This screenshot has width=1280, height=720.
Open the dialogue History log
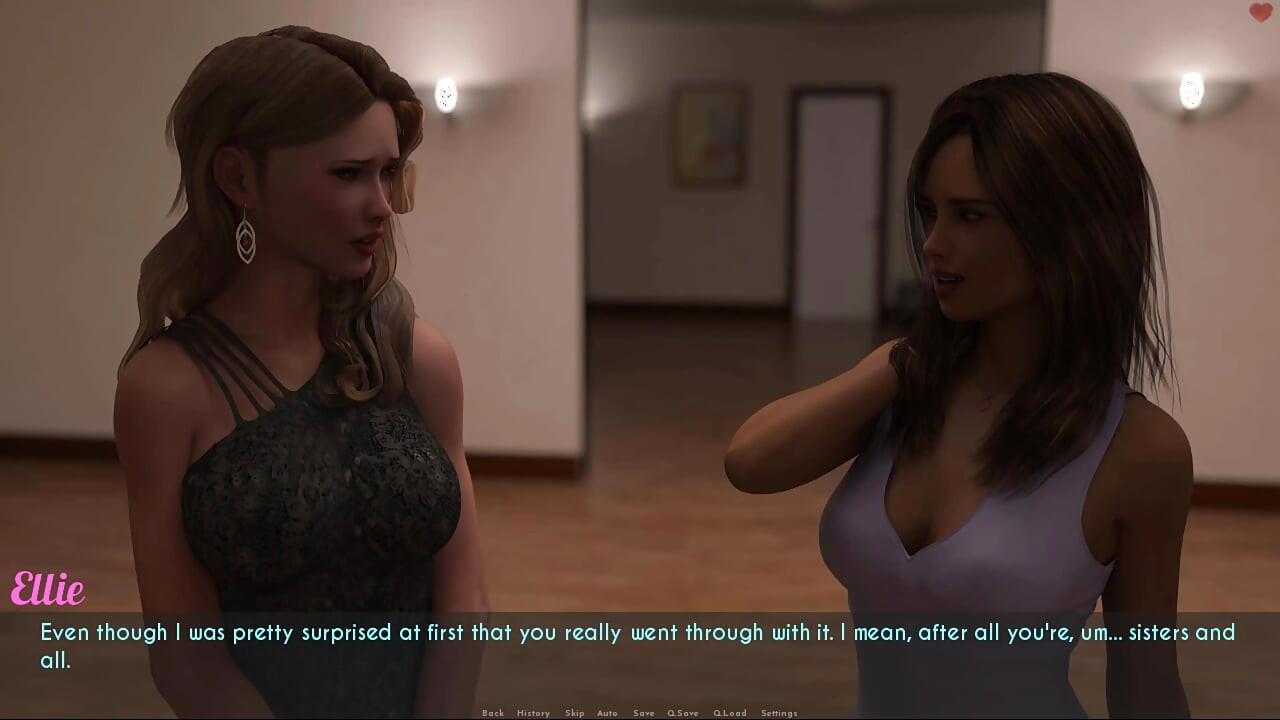(x=533, y=713)
